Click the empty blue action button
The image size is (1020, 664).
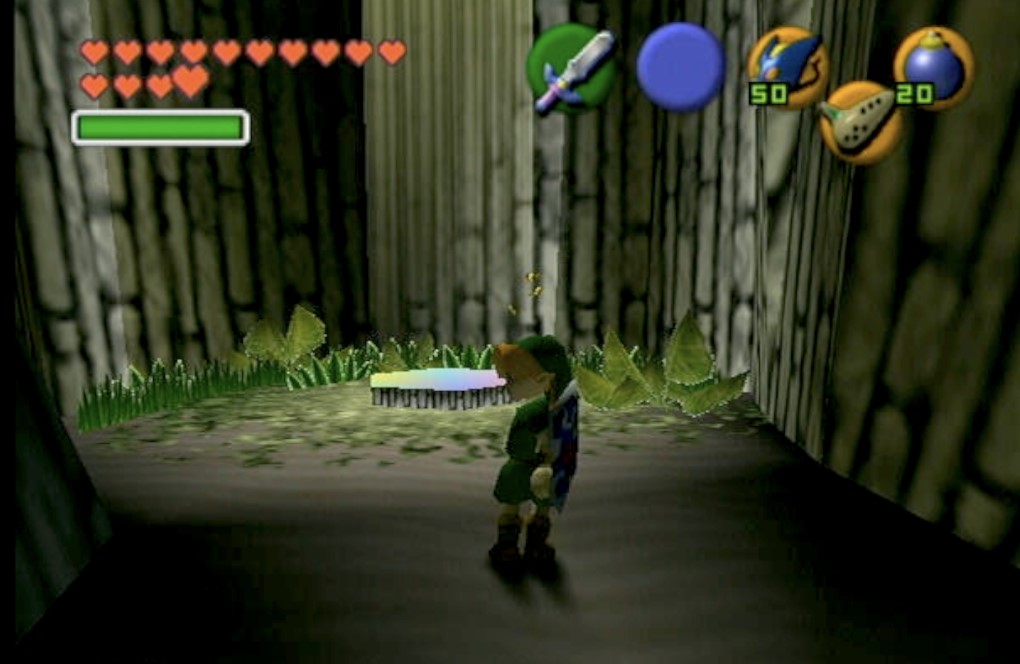point(680,67)
